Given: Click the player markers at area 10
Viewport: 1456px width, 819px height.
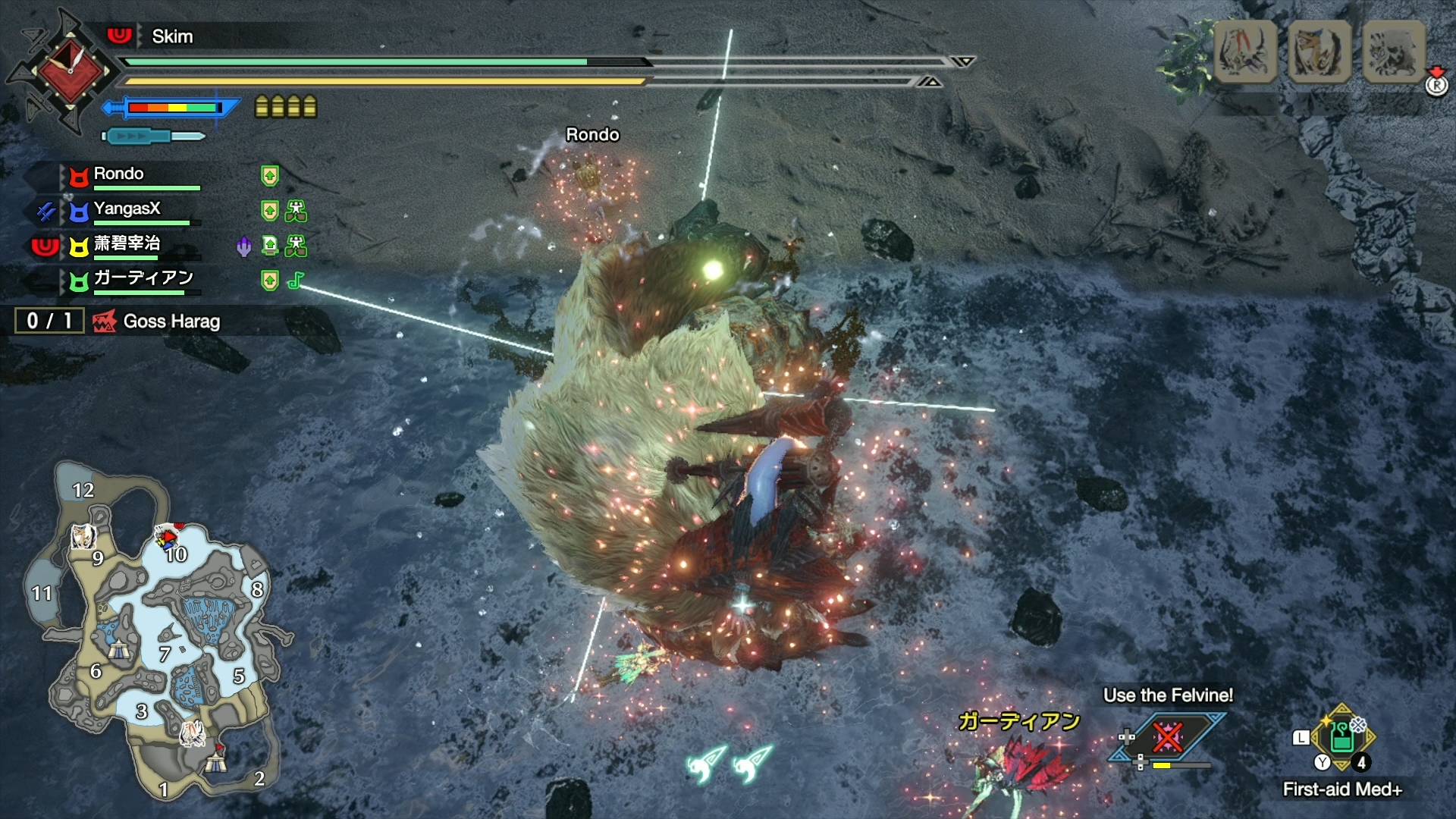Looking at the screenshot, I should coord(166,538).
